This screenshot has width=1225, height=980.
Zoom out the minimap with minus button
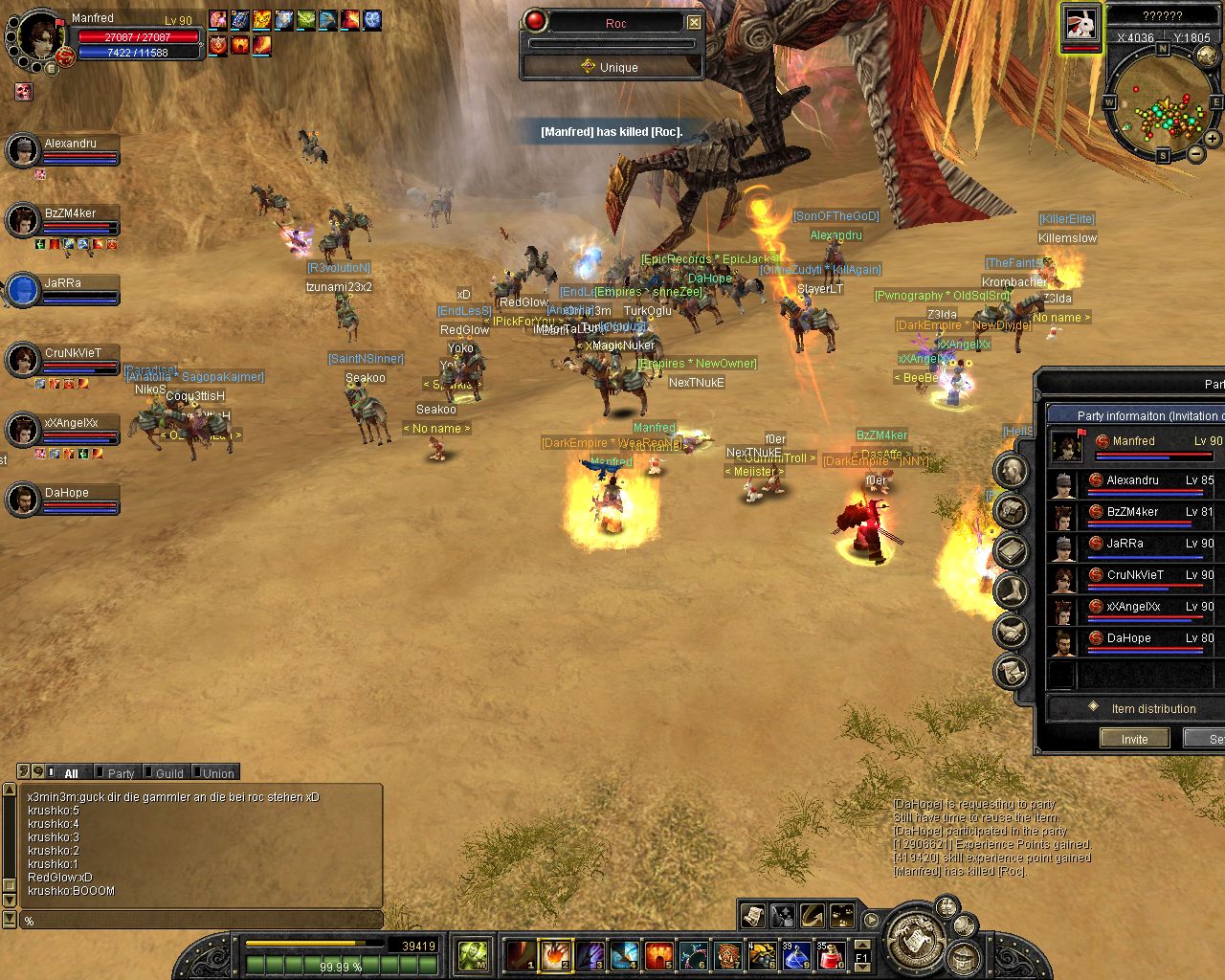pos(1196,154)
